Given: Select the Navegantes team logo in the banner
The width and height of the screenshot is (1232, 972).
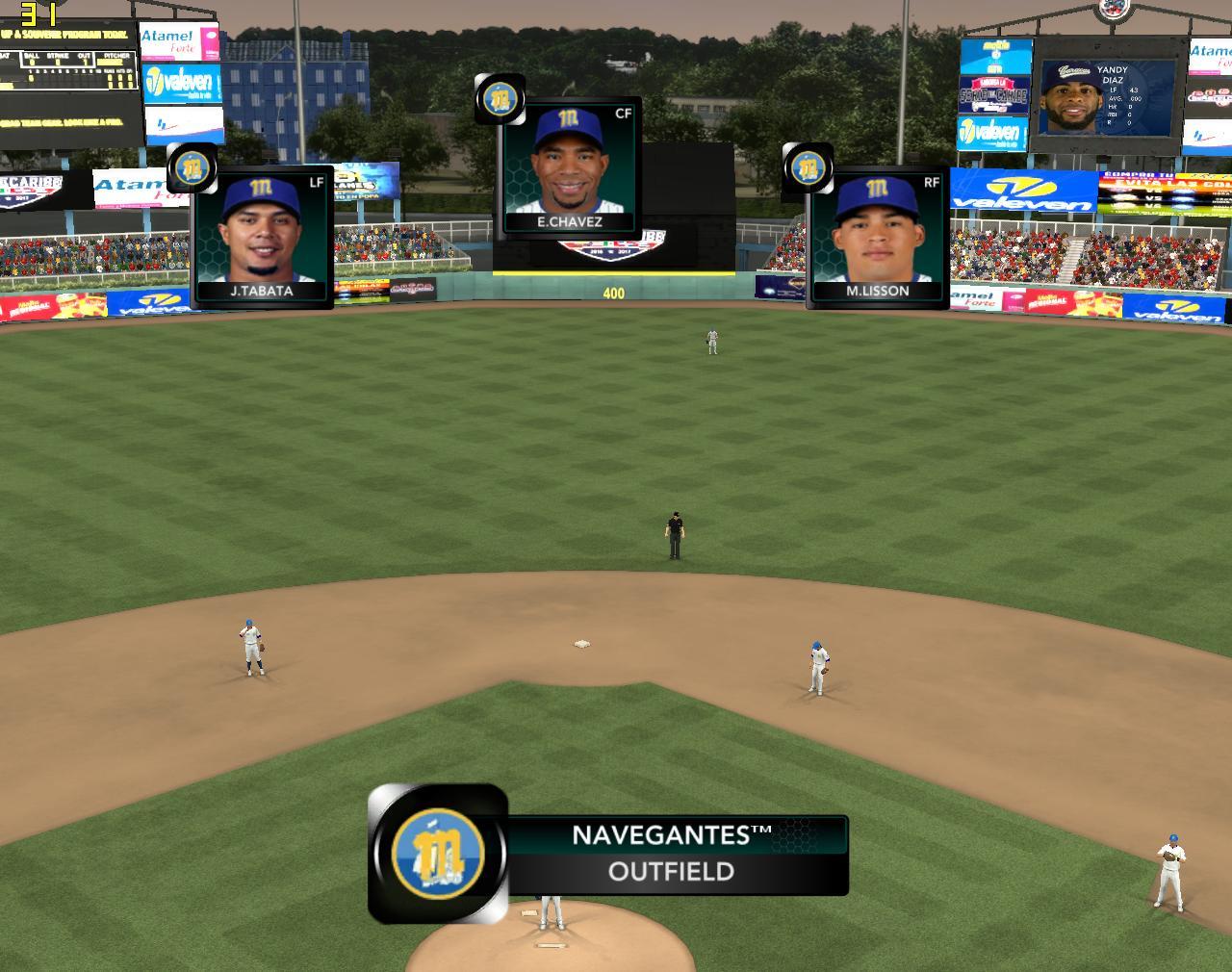Looking at the screenshot, I should pos(438,854).
